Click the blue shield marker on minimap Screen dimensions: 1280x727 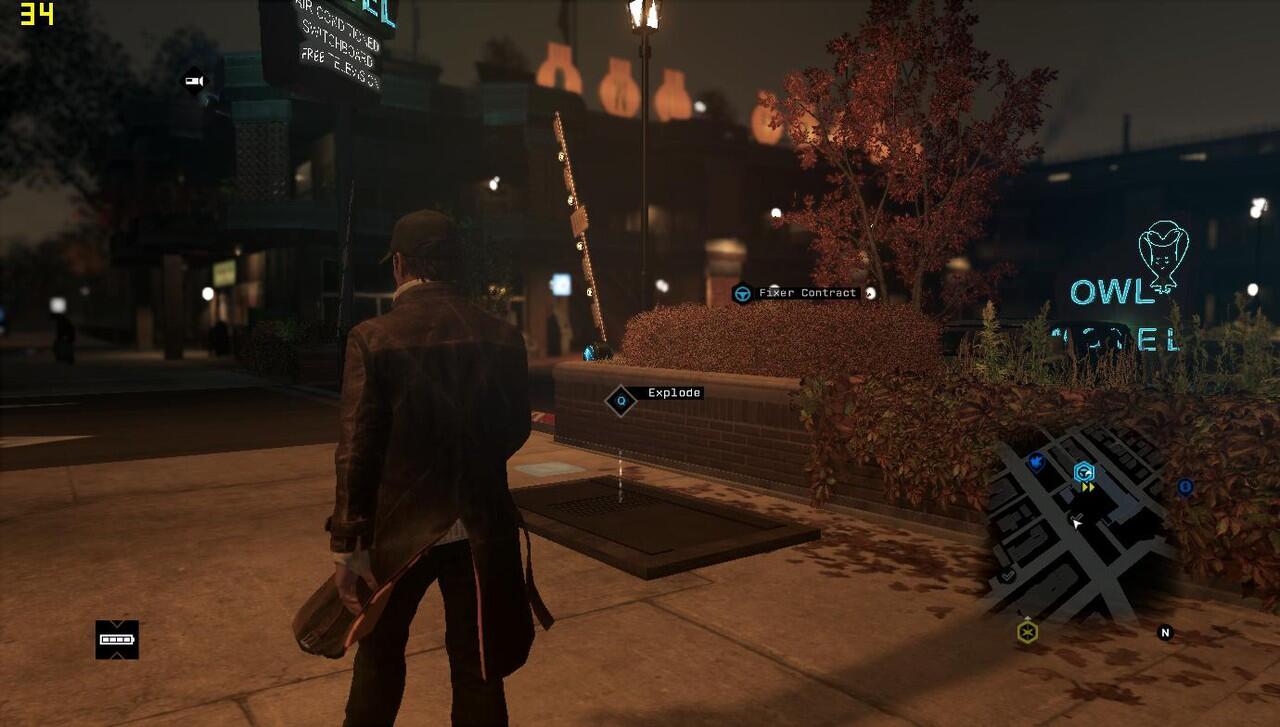coord(1036,462)
